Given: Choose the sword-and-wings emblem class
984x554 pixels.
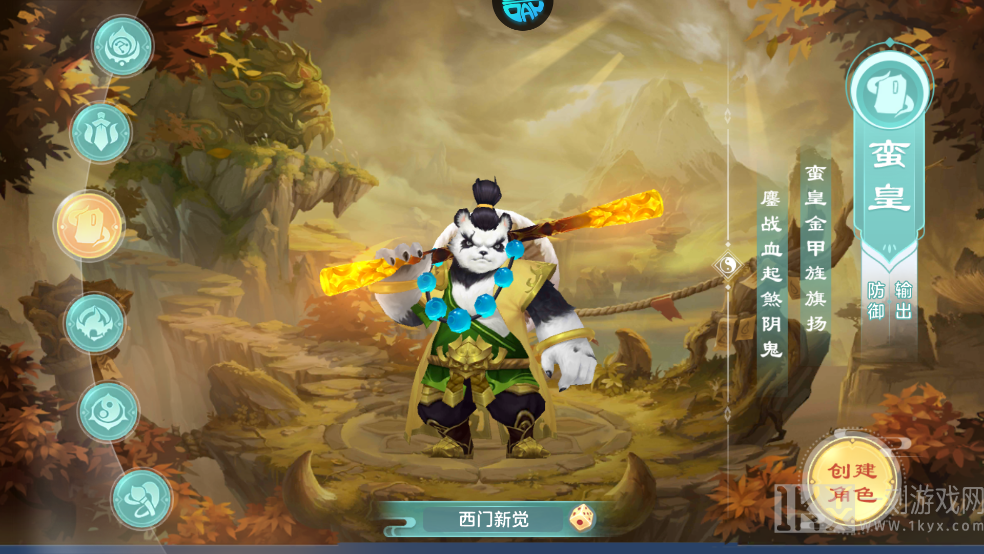Looking at the screenshot, I should (x=101, y=133).
